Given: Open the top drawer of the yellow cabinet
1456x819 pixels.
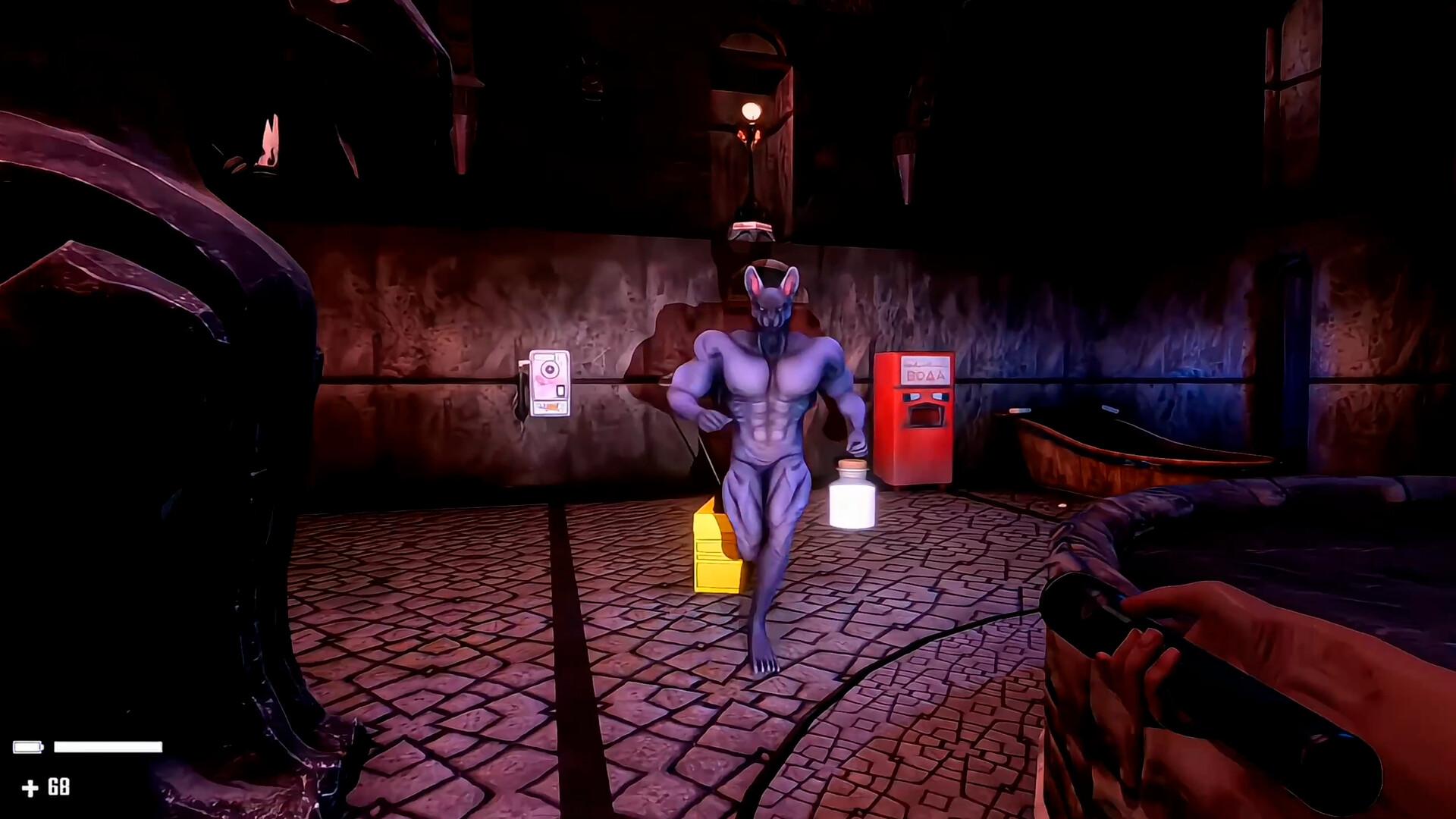Looking at the screenshot, I should point(709,548).
